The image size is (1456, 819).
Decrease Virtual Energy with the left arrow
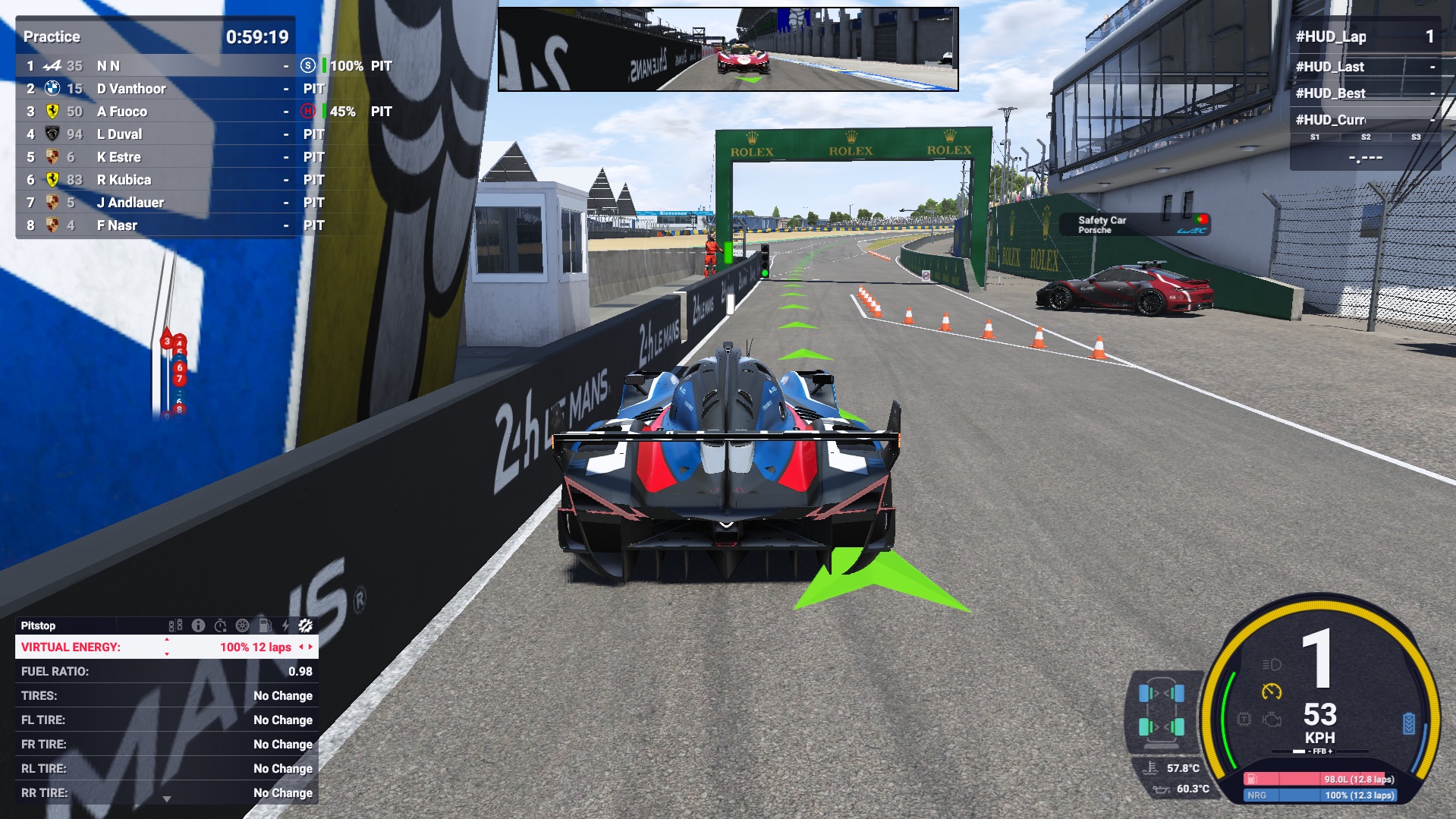click(x=300, y=647)
